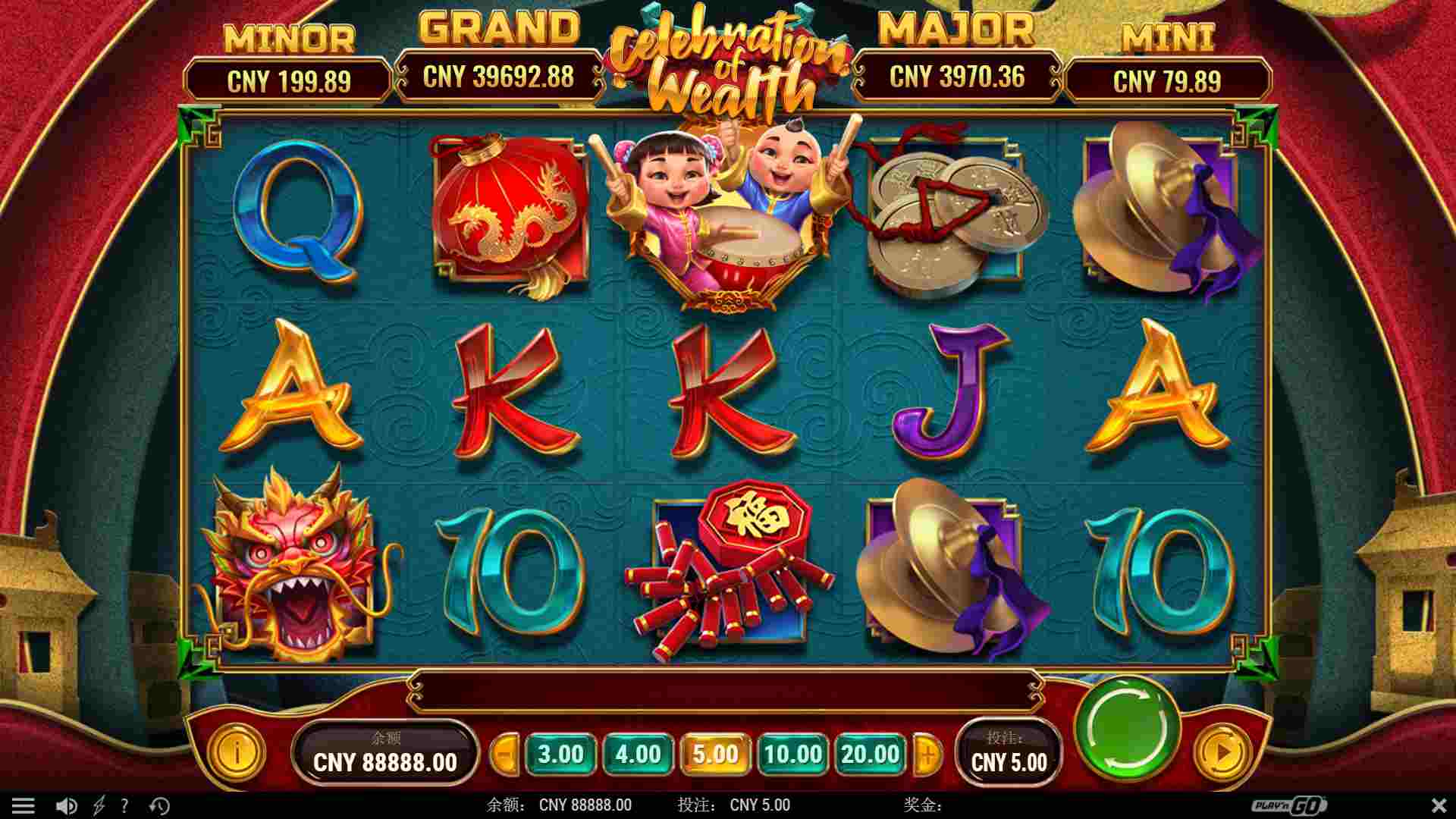The image size is (1456, 819).
Task: Mute the game sound with the speaker icon
Action: pos(68,805)
